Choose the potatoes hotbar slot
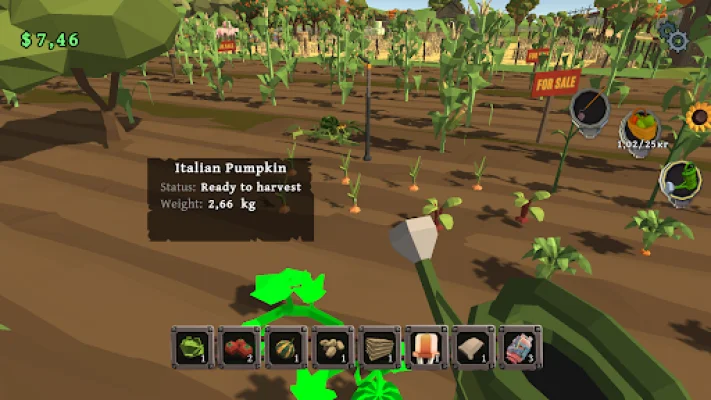 [x=332, y=347]
